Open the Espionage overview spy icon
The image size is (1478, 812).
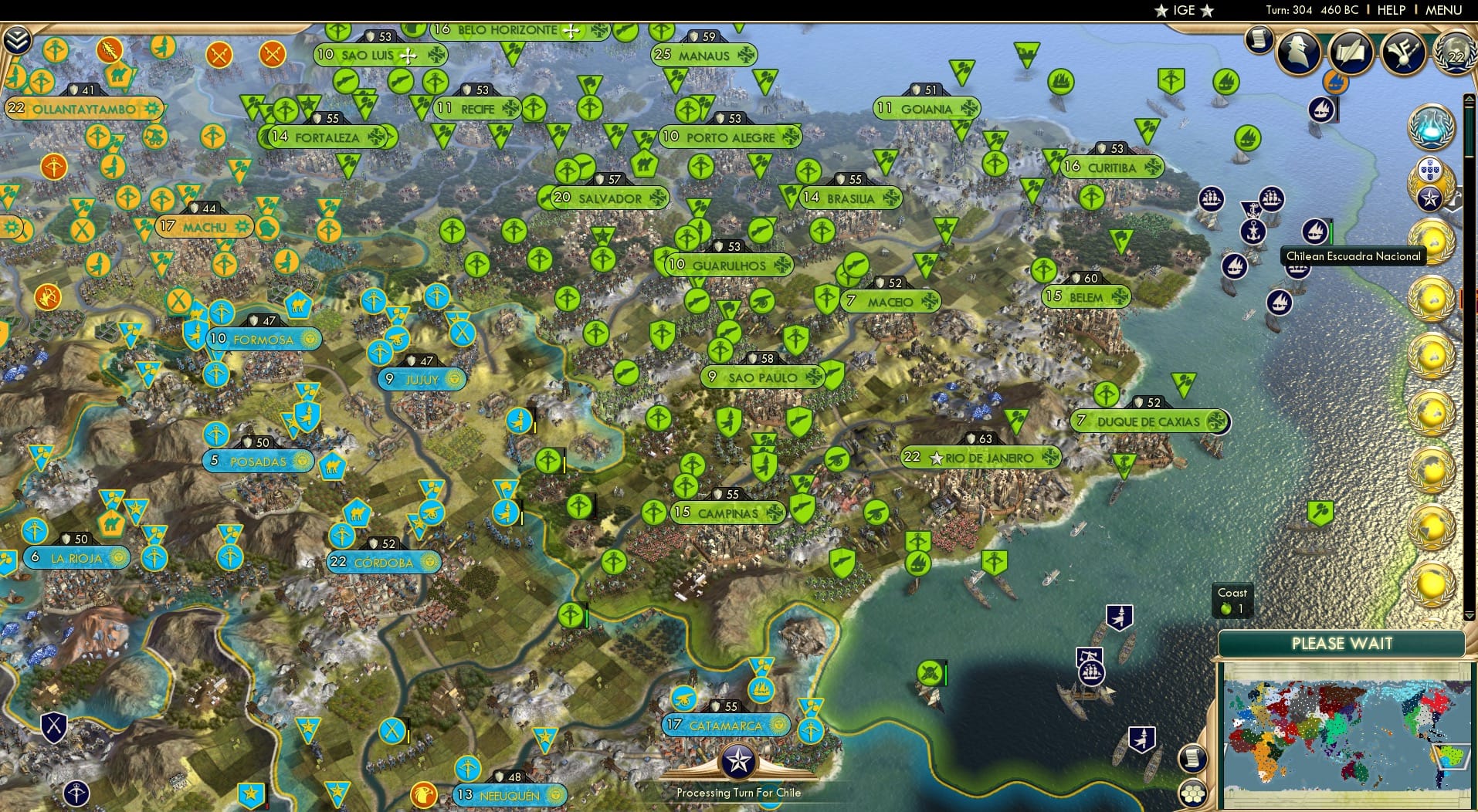click(x=1299, y=52)
